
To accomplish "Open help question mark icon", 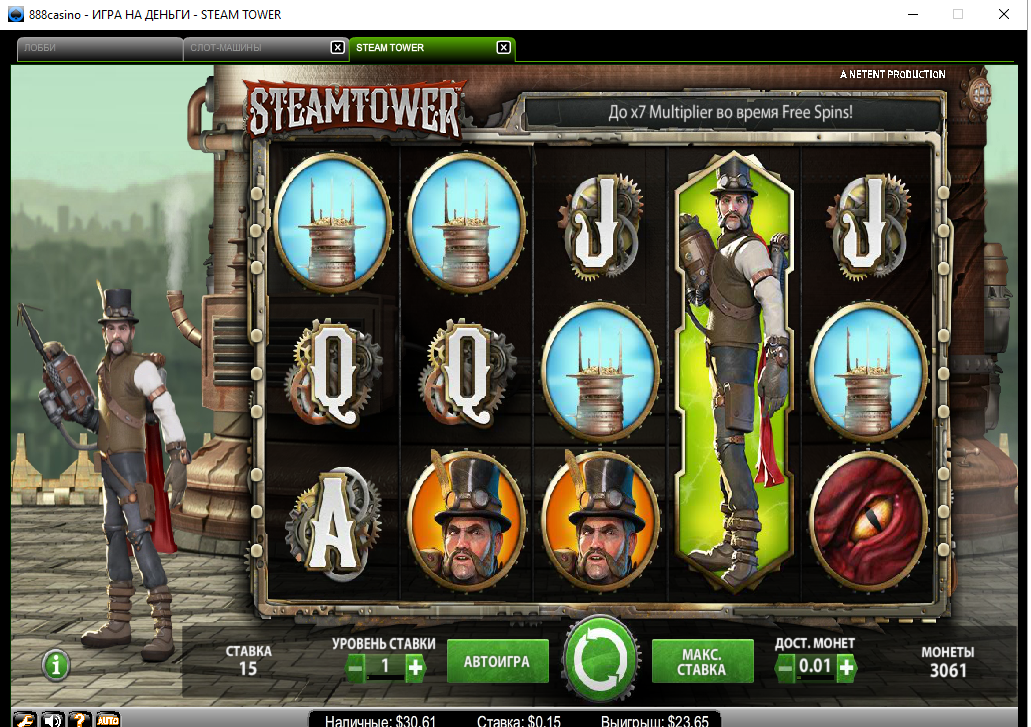I will pyautogui.click(x=80, y=719).
